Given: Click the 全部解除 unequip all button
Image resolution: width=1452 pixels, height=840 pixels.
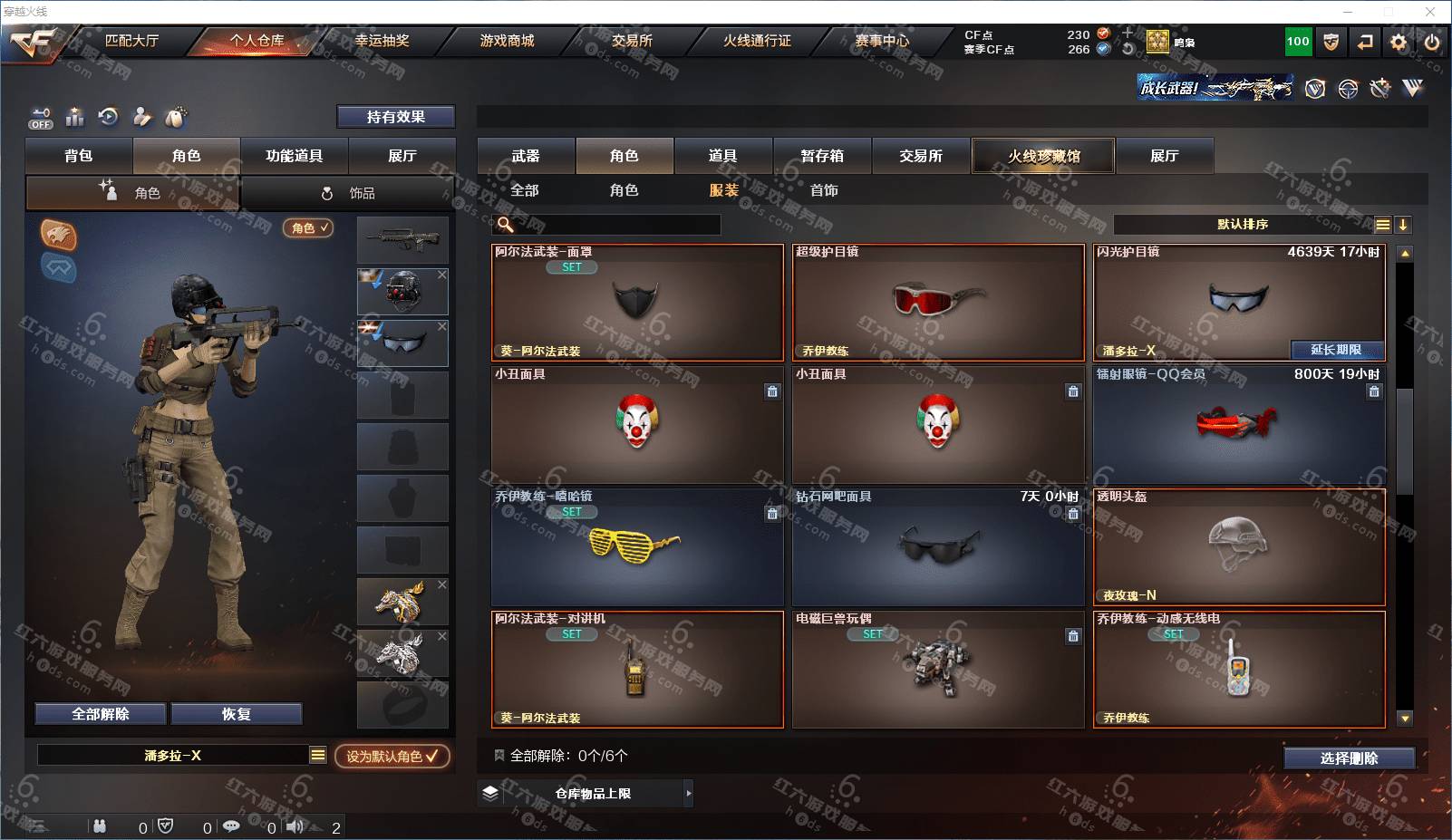Looking at the screenshot, I should pos(101,714).
